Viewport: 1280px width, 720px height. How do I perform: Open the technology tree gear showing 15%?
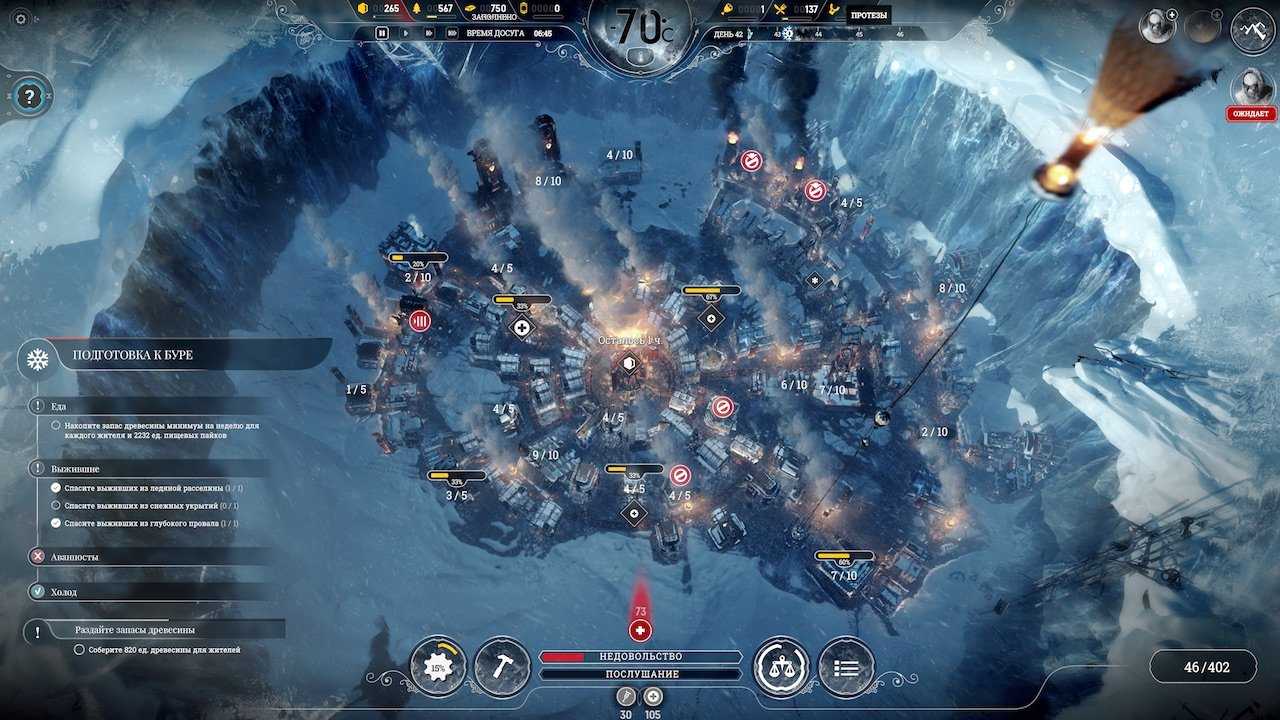point(438,666)
